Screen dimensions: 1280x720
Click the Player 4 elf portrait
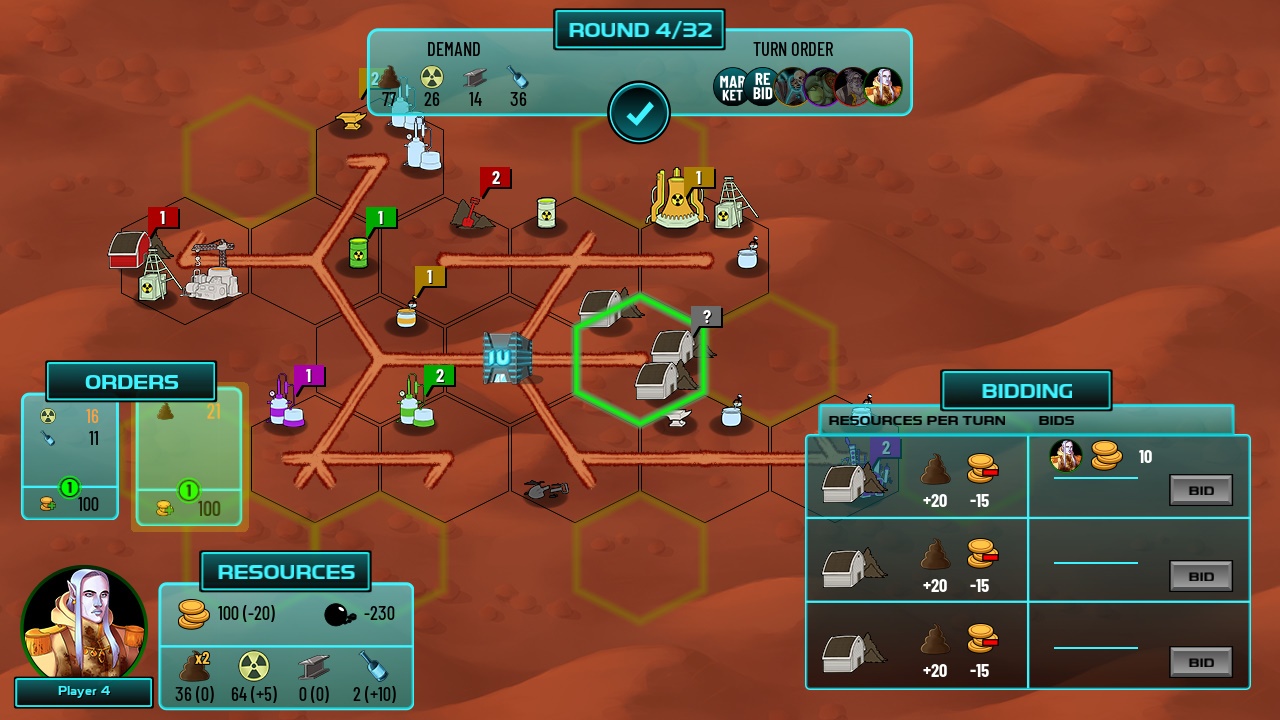[84, 623]
